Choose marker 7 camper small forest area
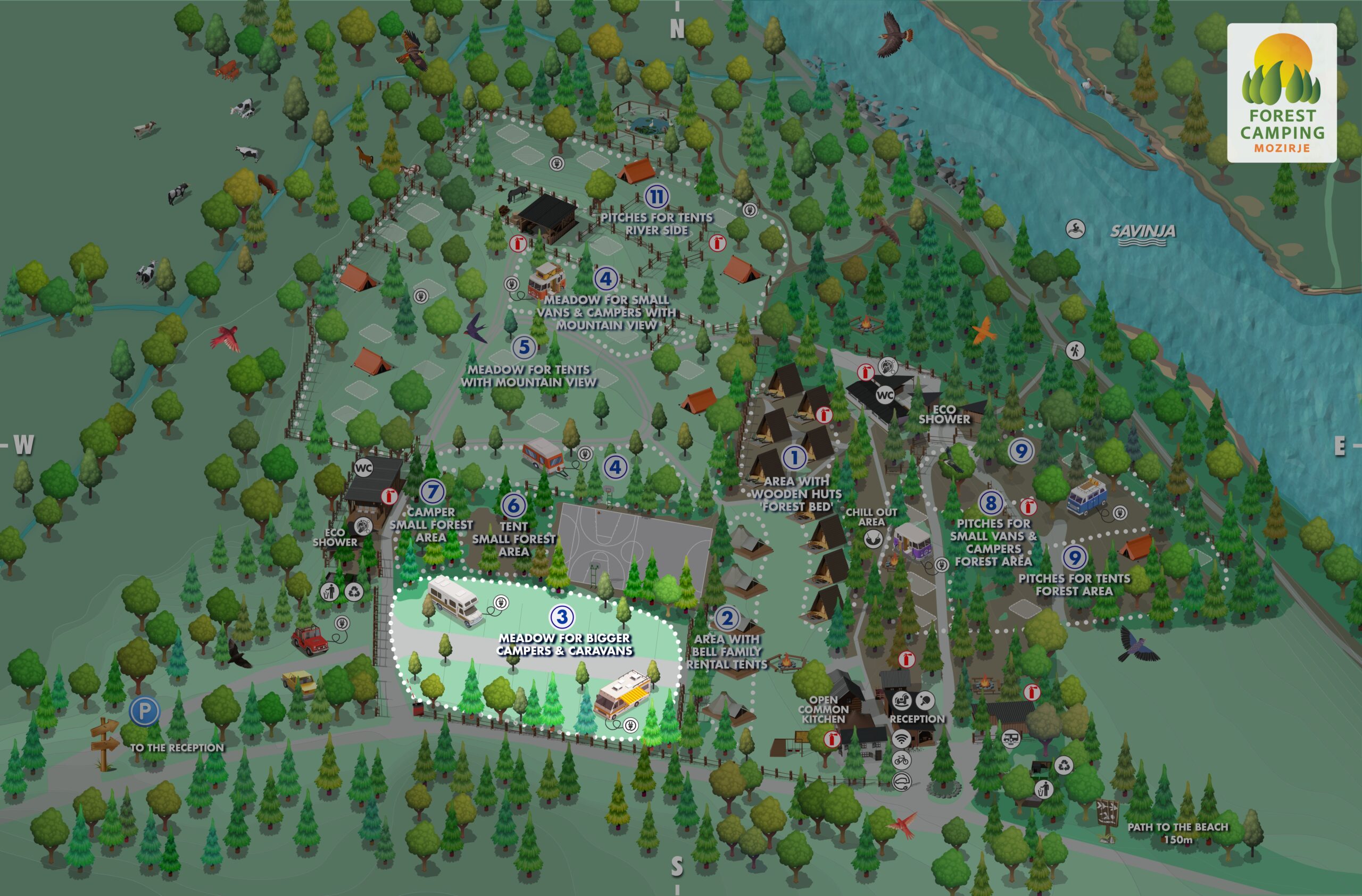Viewport: 1362px width, 896px height. coord(432,491)
